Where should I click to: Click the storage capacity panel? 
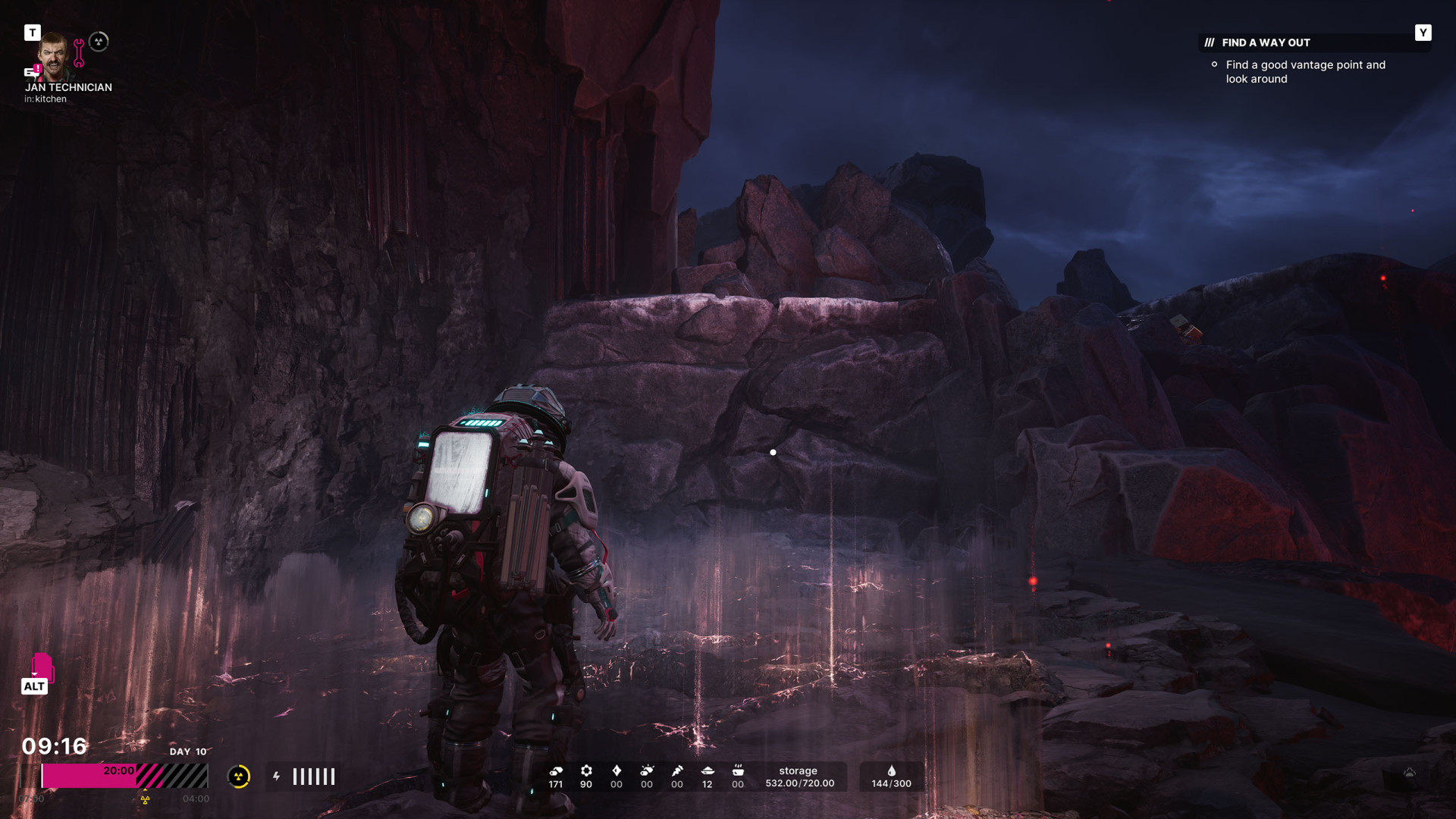(799, 777)
